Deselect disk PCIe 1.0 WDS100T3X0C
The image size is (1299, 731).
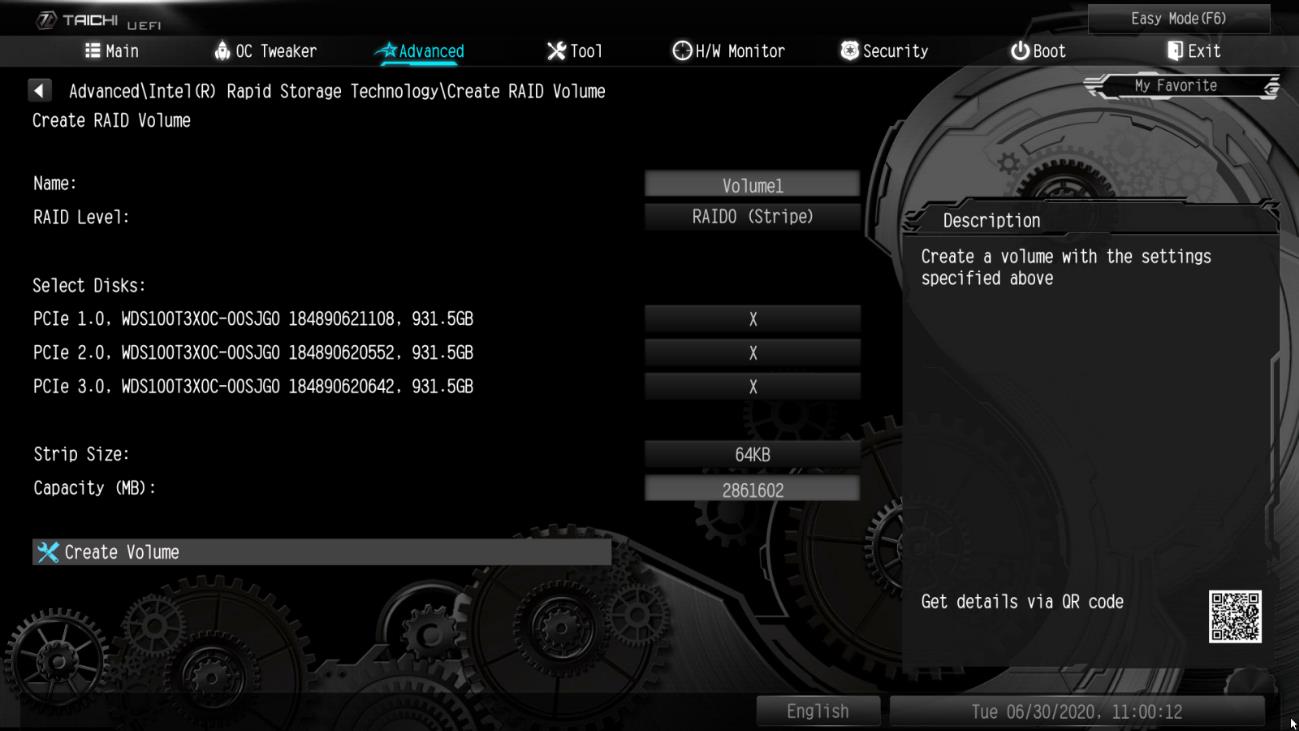pos(753,319)
